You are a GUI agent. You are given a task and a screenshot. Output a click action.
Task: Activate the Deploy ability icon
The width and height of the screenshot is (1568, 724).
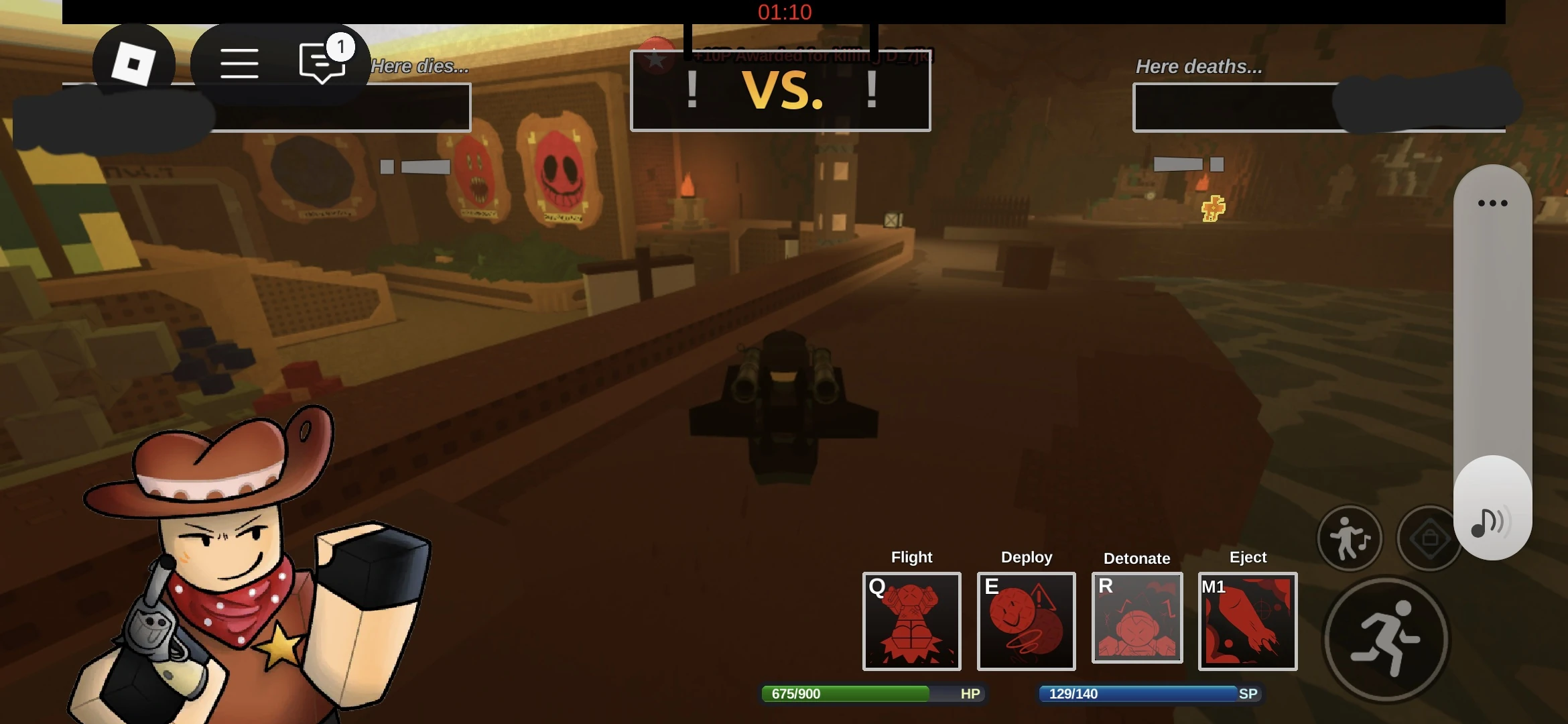pos(1026,622)
